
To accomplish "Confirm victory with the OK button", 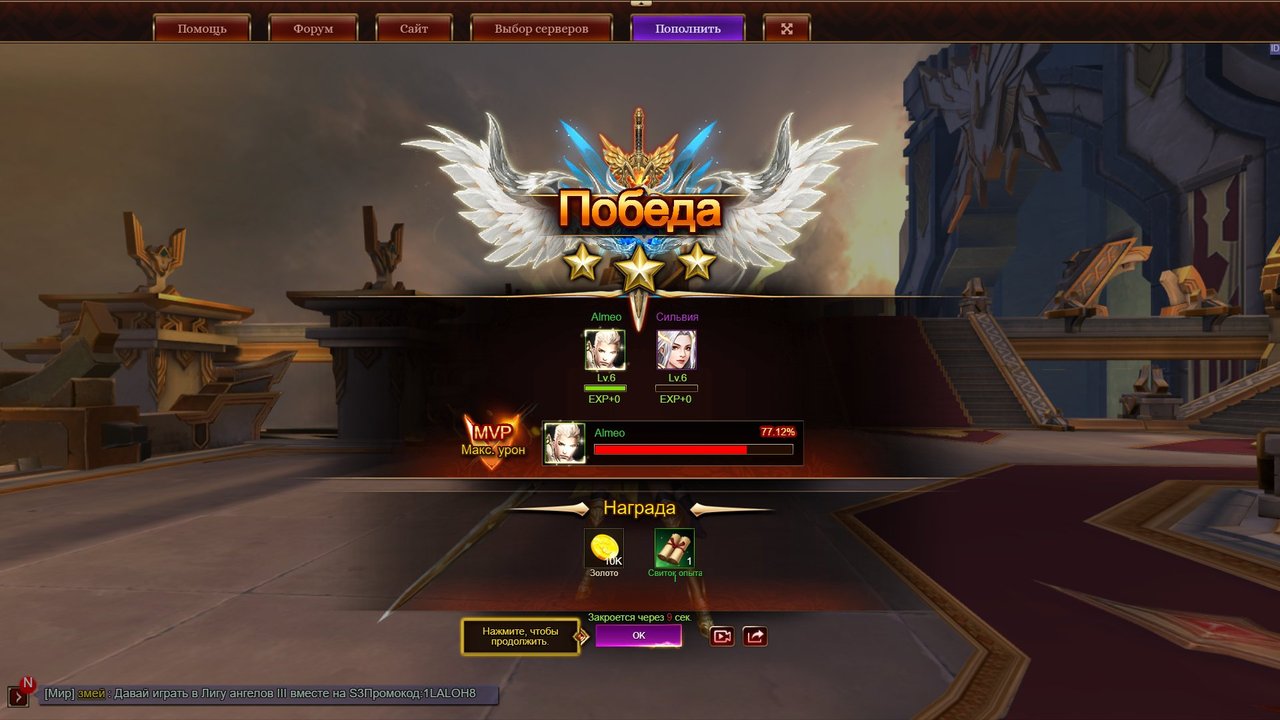I will click(x=638, y=636).
